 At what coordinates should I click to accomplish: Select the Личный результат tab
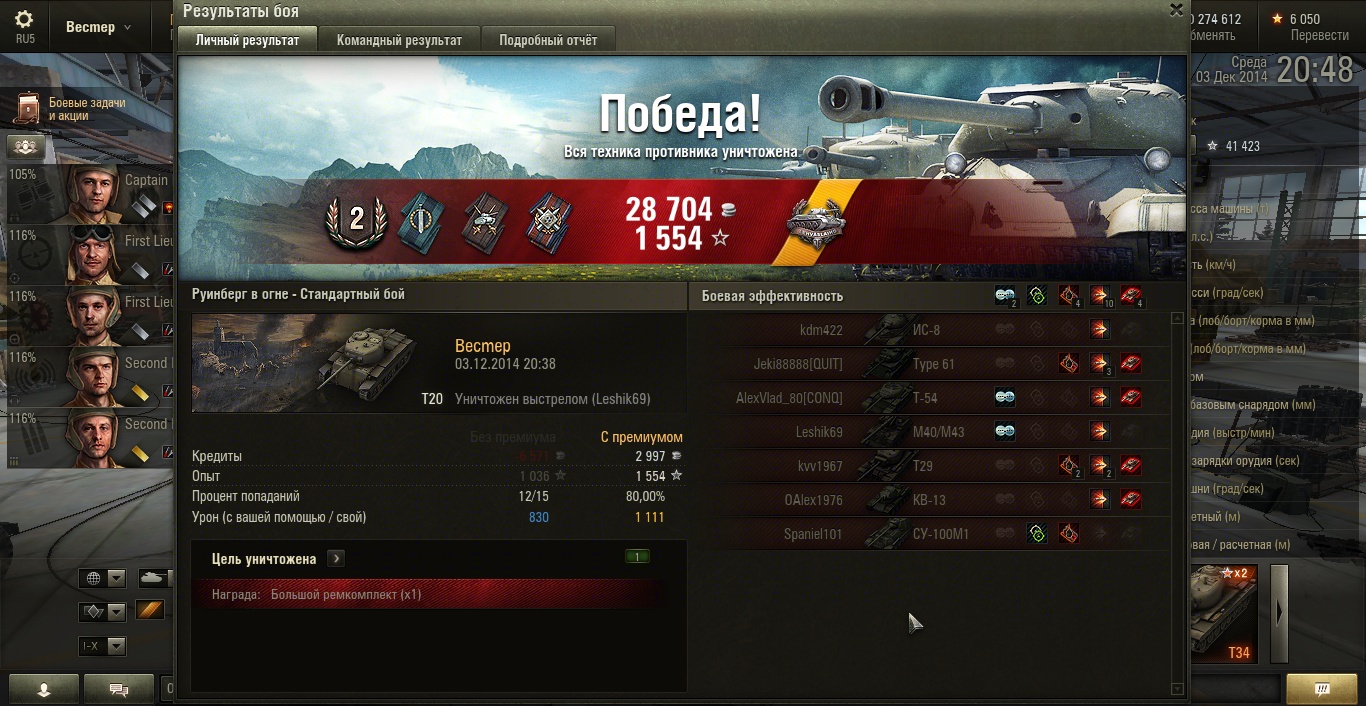[247, 40]
